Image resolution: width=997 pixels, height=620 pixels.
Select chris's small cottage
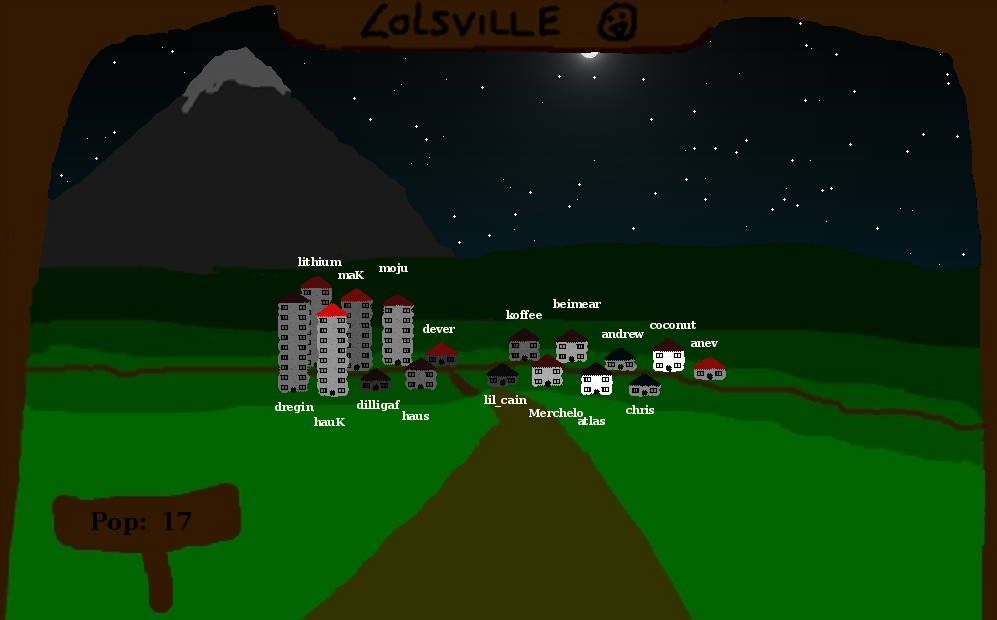(644, 386)
